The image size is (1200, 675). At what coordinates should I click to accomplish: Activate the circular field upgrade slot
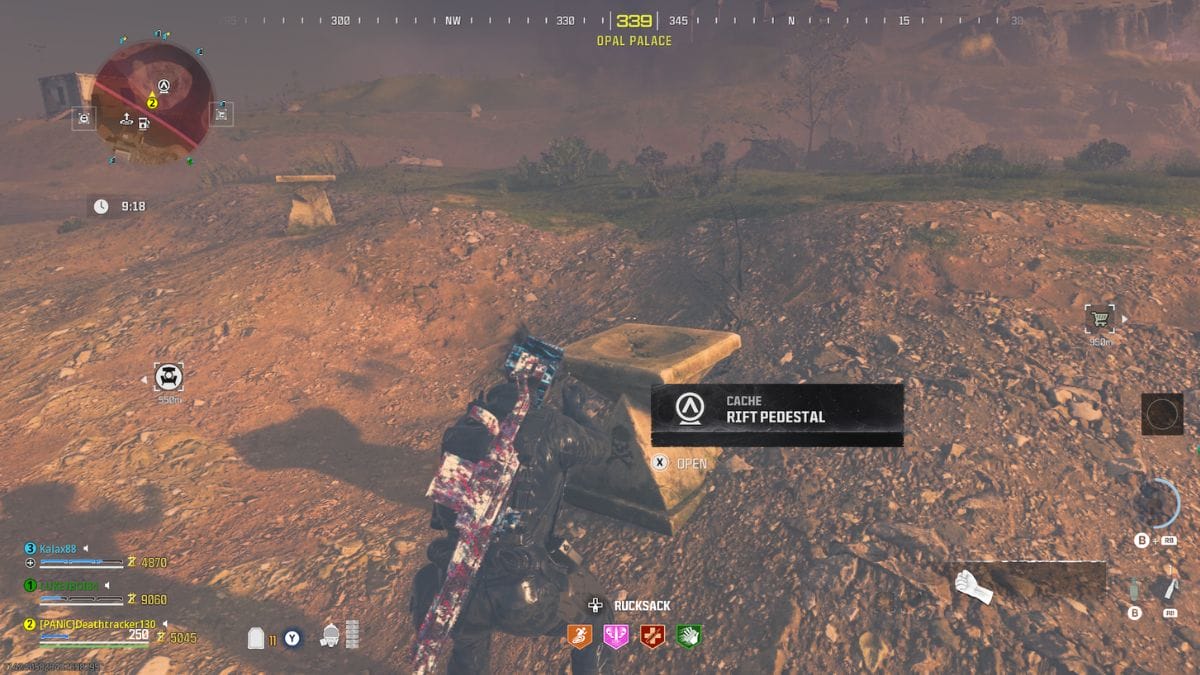[1163, 414]
